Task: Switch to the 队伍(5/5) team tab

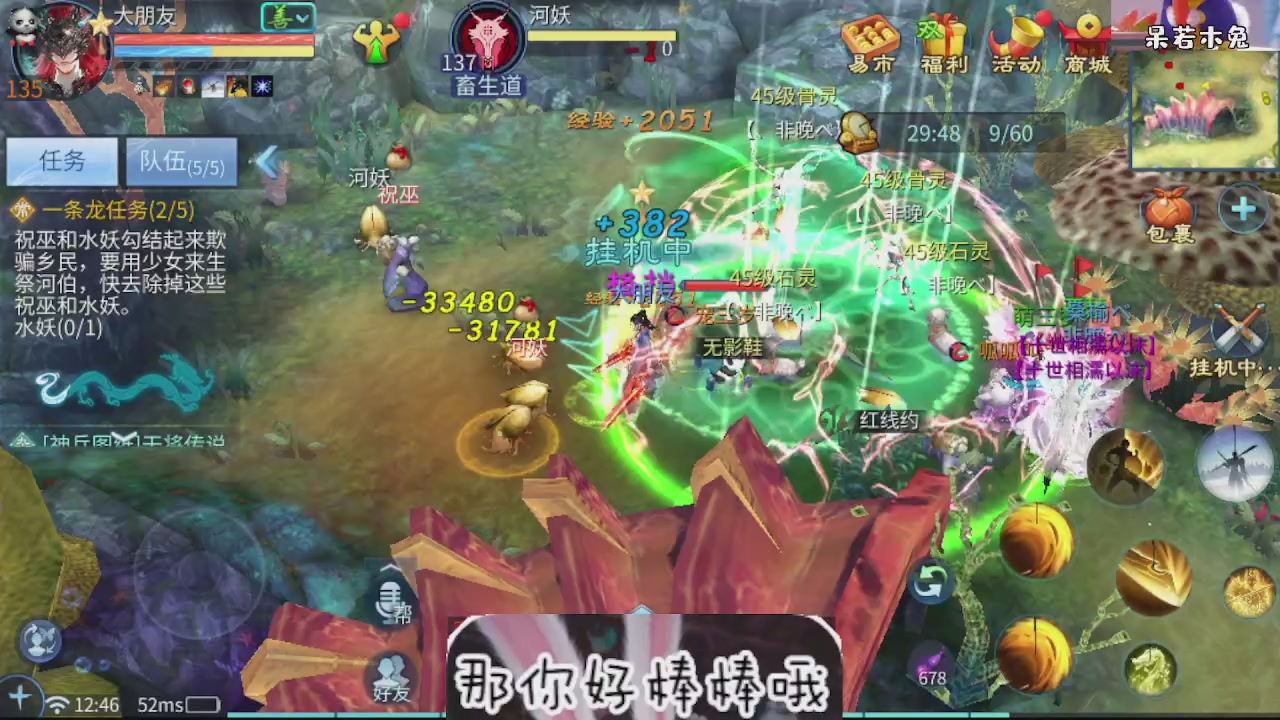Action: 181,162
